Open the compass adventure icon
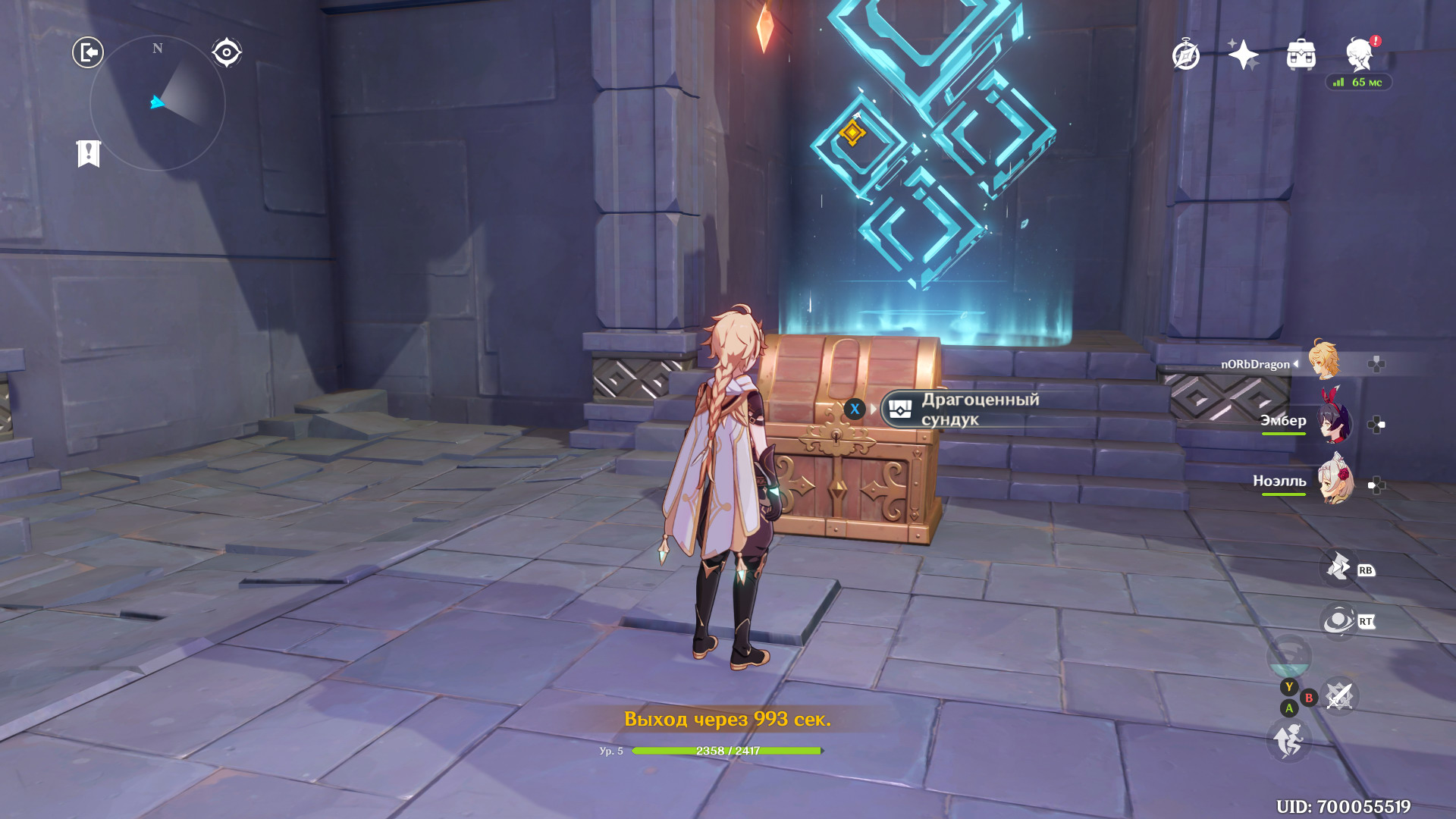The width and height of the screenshot is (1456, 819). [x=1186, y=55]
